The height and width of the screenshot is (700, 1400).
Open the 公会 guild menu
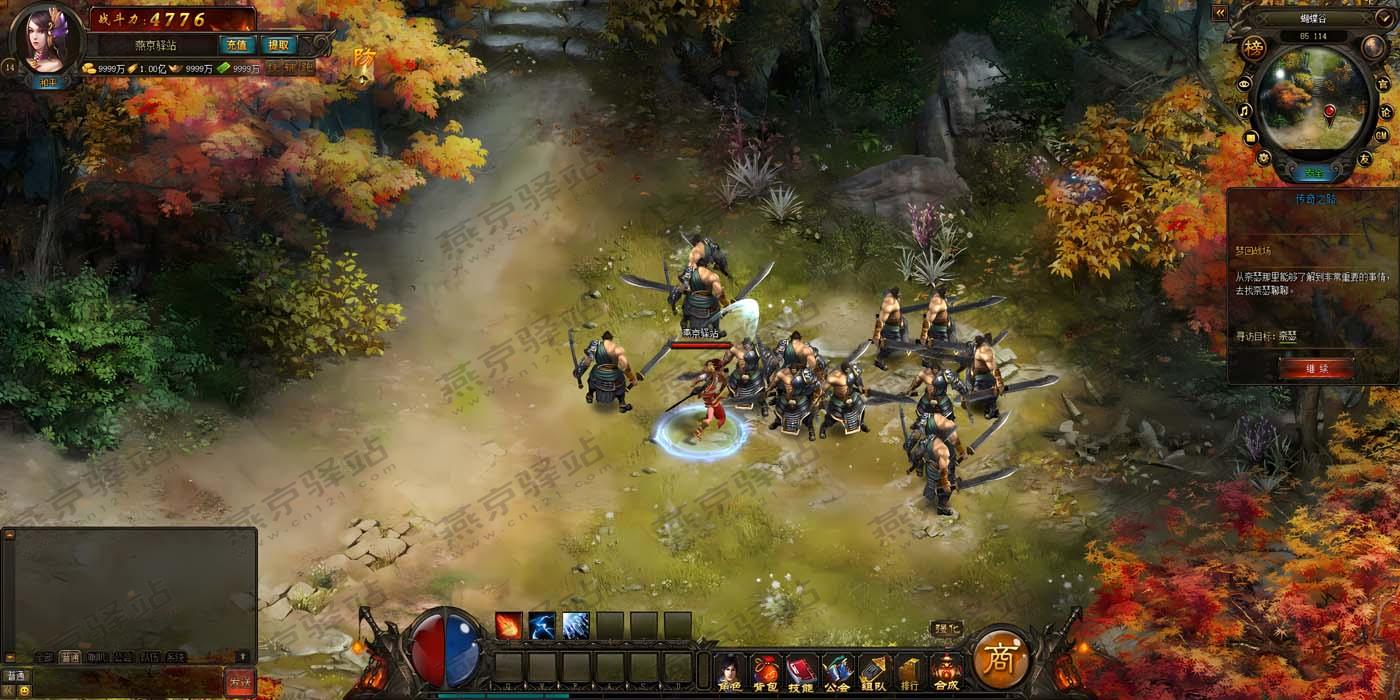tap(836, 672)
